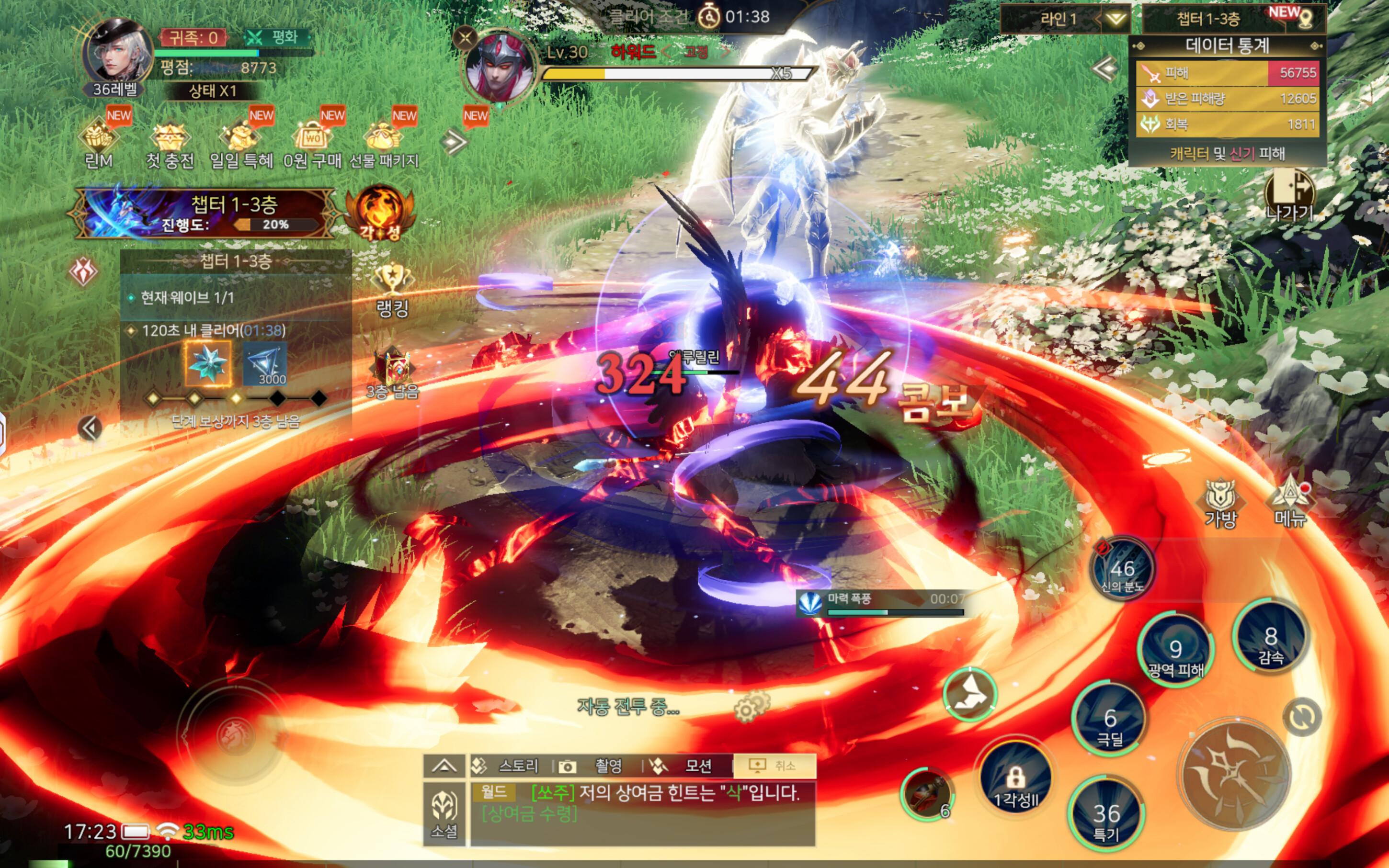Leave the stage with 나가기
This screenshot has height=868, width=1389.
[x=1289, y=195]
